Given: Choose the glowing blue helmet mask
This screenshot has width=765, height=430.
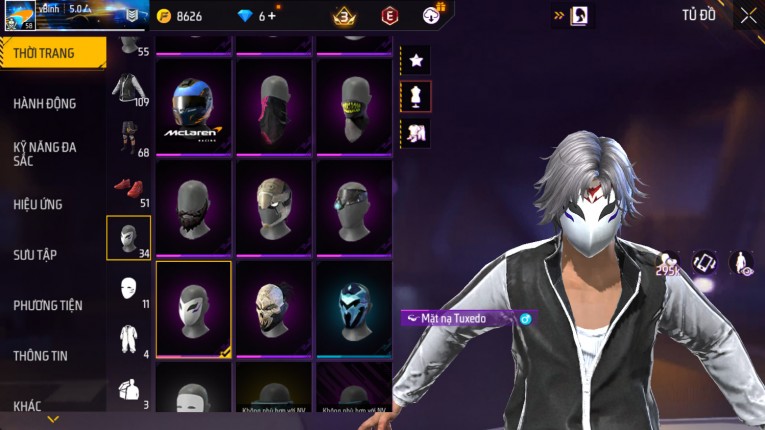Looking at the screenshot, I should click(x=354, y=306).
